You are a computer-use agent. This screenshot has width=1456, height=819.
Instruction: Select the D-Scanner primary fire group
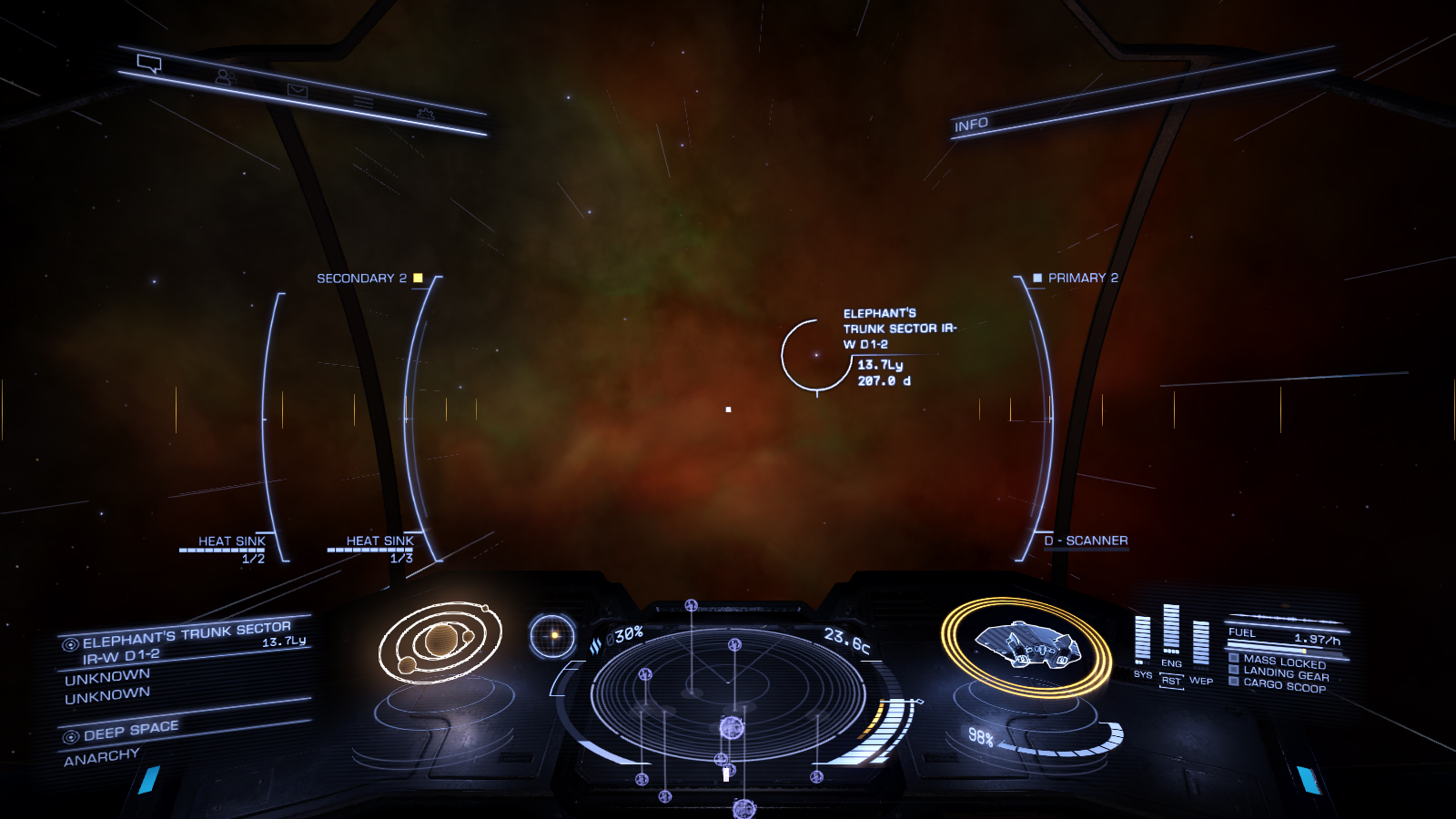click(1086, 541)
